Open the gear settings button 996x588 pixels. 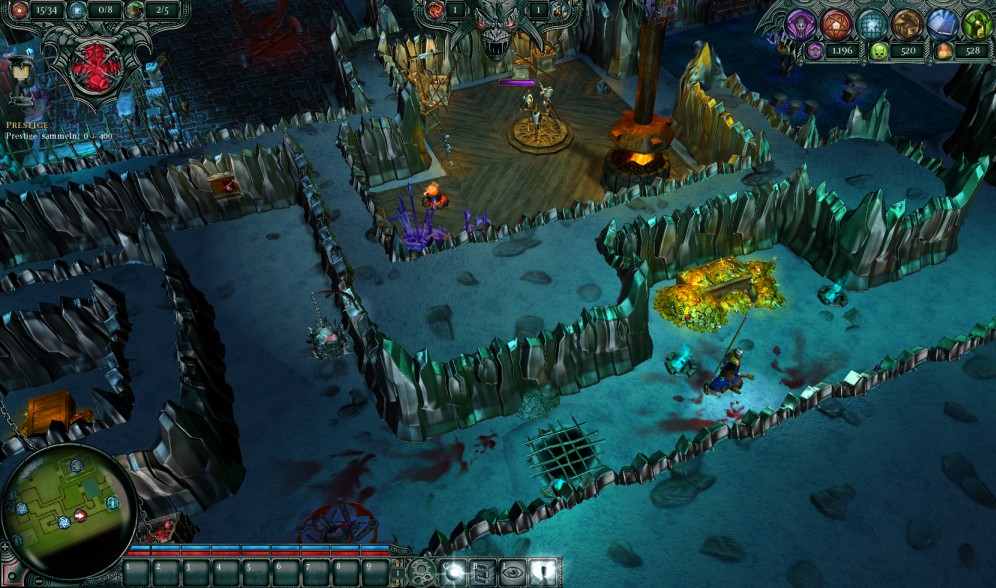423,573
